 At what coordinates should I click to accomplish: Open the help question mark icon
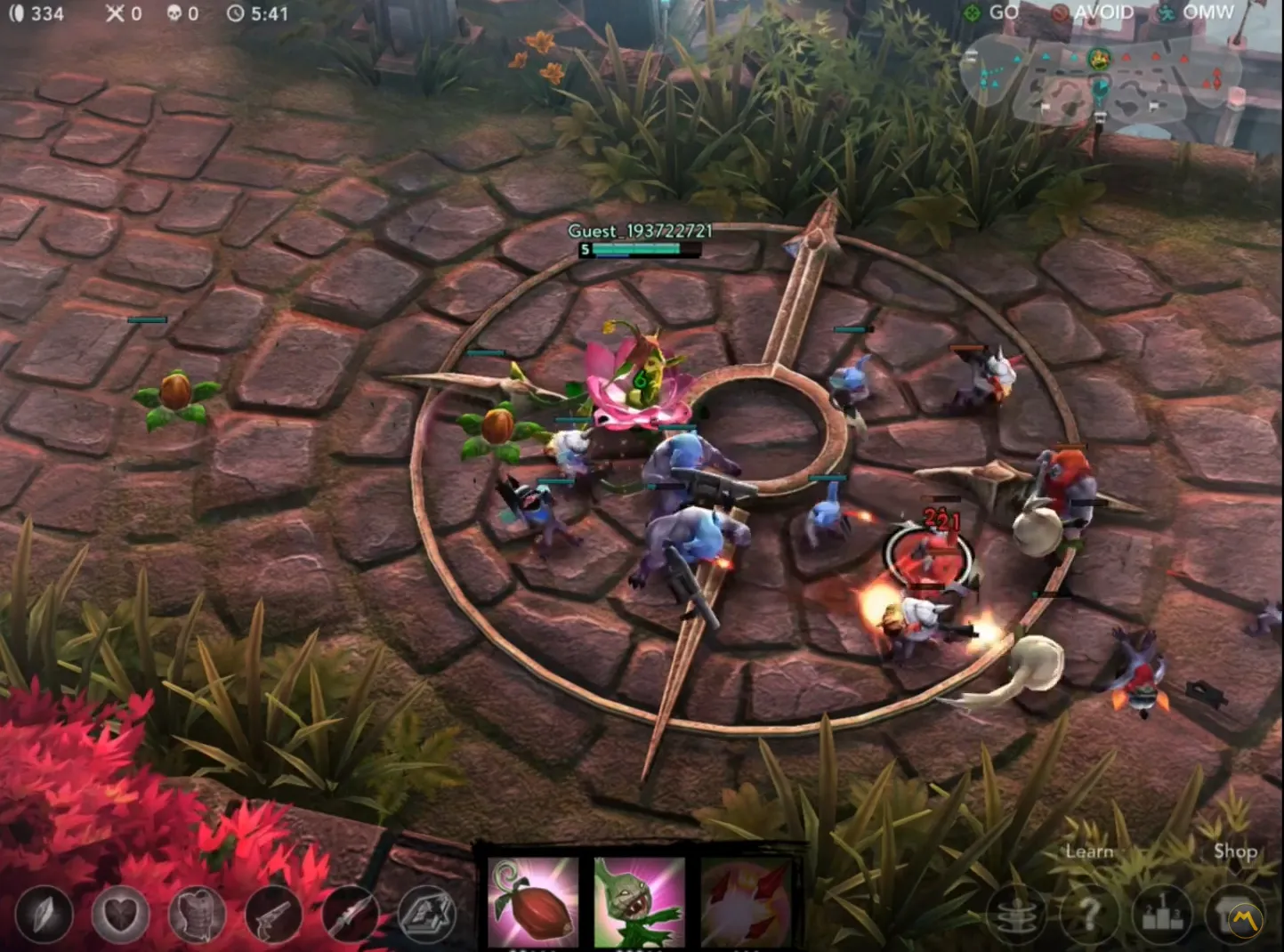click(1089, 916)
